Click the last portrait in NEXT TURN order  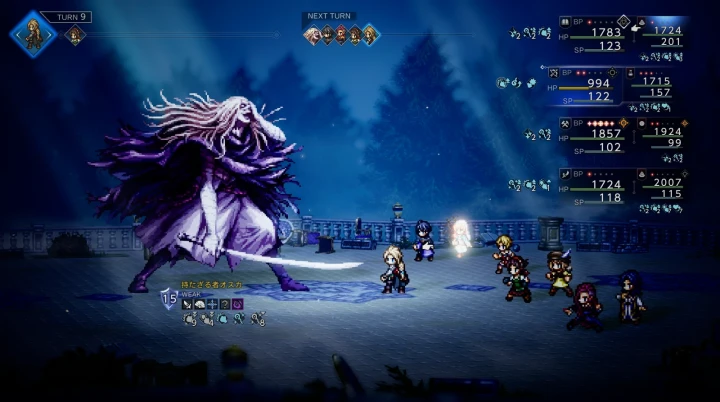(x=370, y=35)
